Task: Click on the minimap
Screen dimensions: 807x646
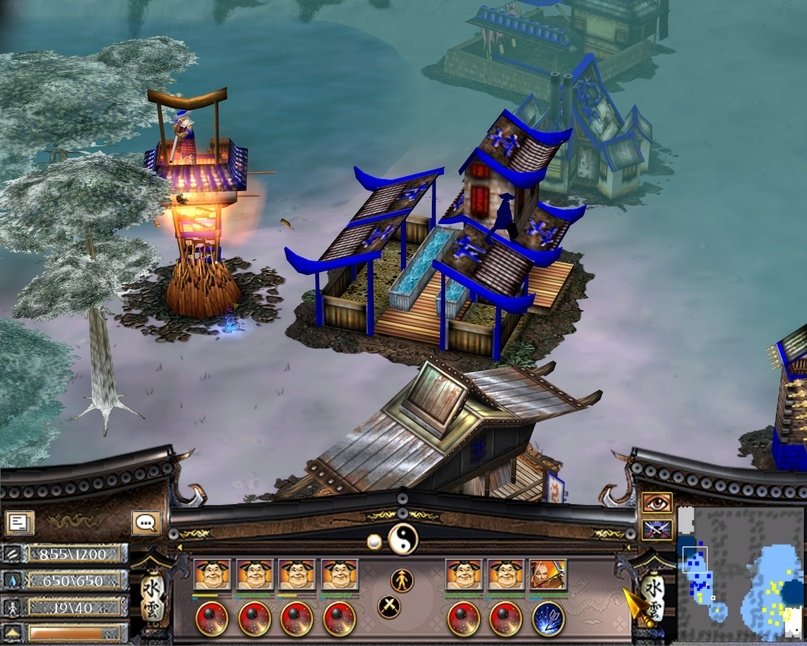Action: pos(741,575)
